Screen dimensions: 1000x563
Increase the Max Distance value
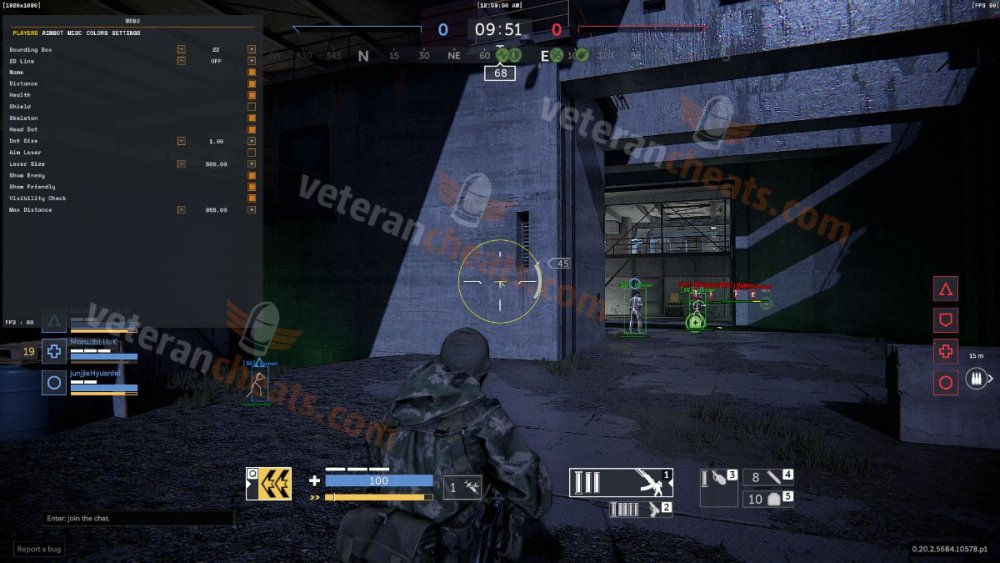point(251,210)
